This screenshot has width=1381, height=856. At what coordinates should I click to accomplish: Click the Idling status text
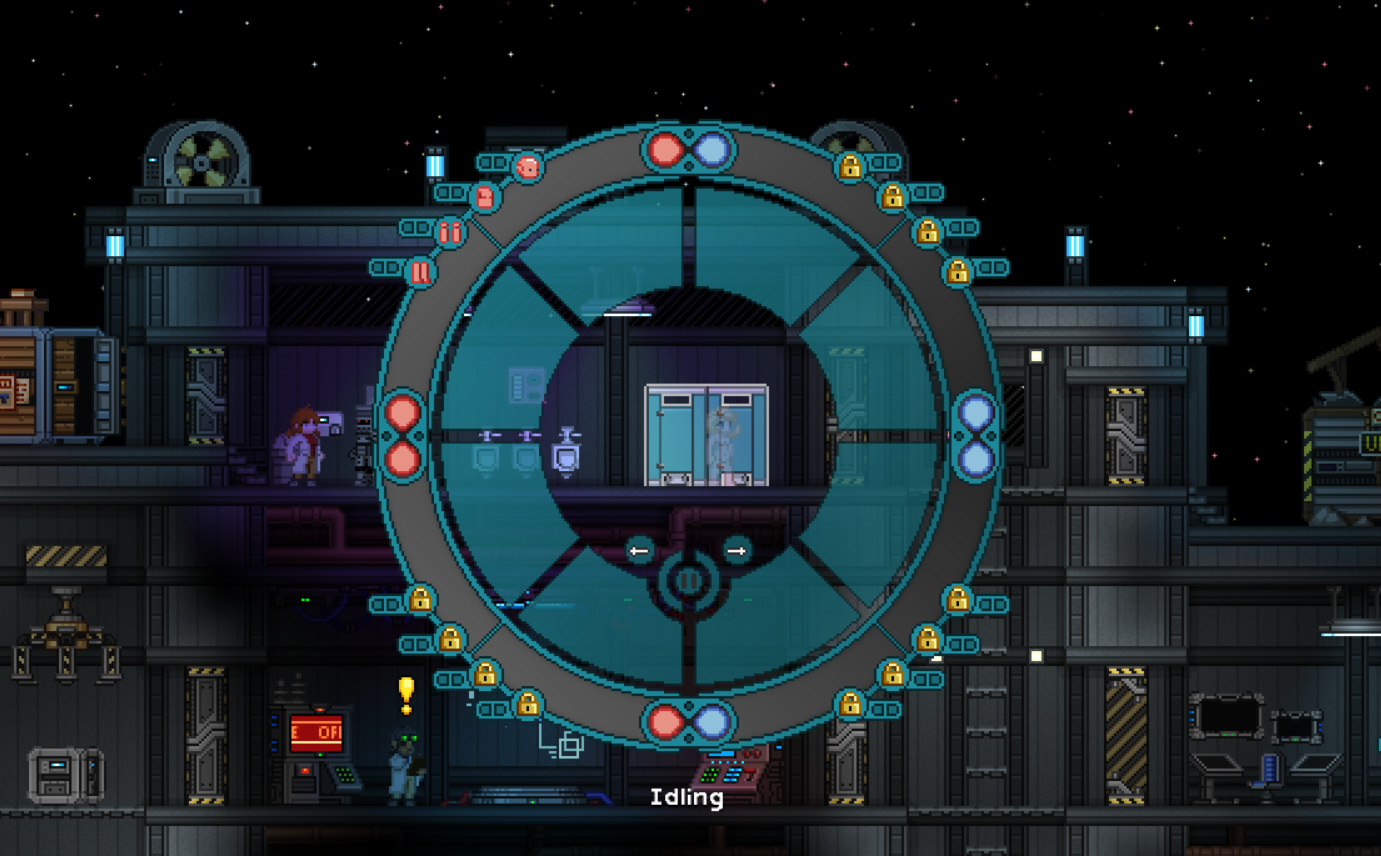(x=687, y=798)
